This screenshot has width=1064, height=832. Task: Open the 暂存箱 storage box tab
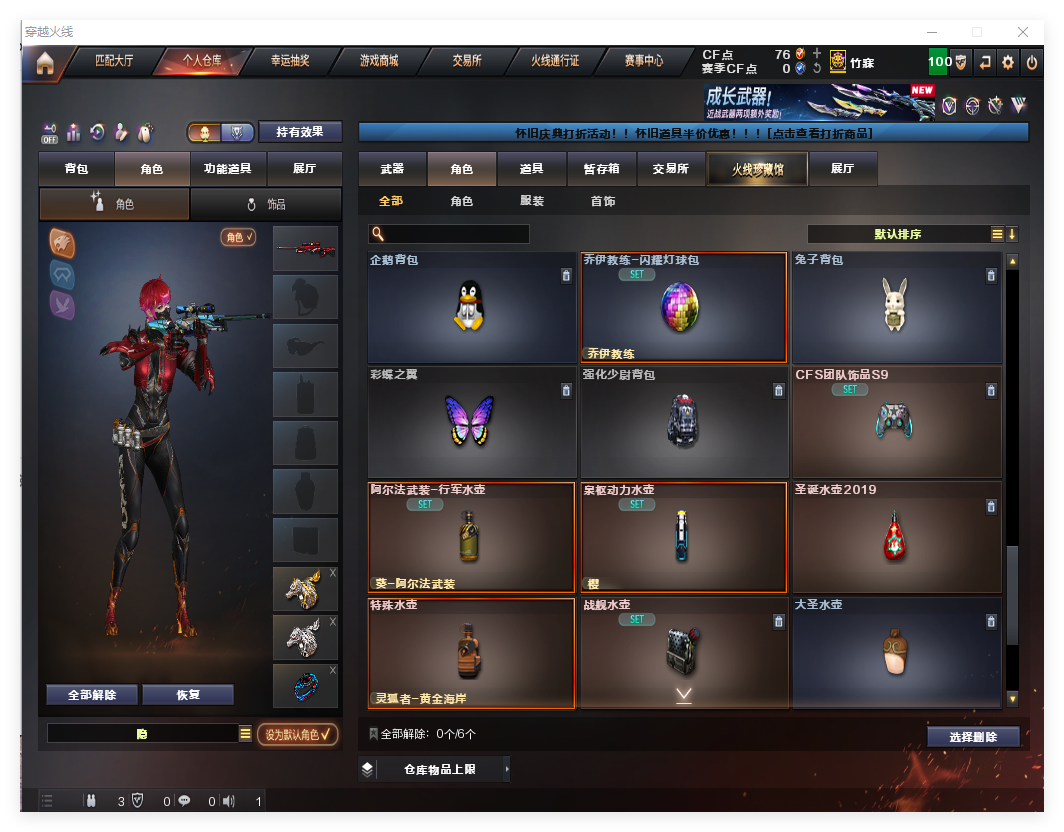[601, 169]
